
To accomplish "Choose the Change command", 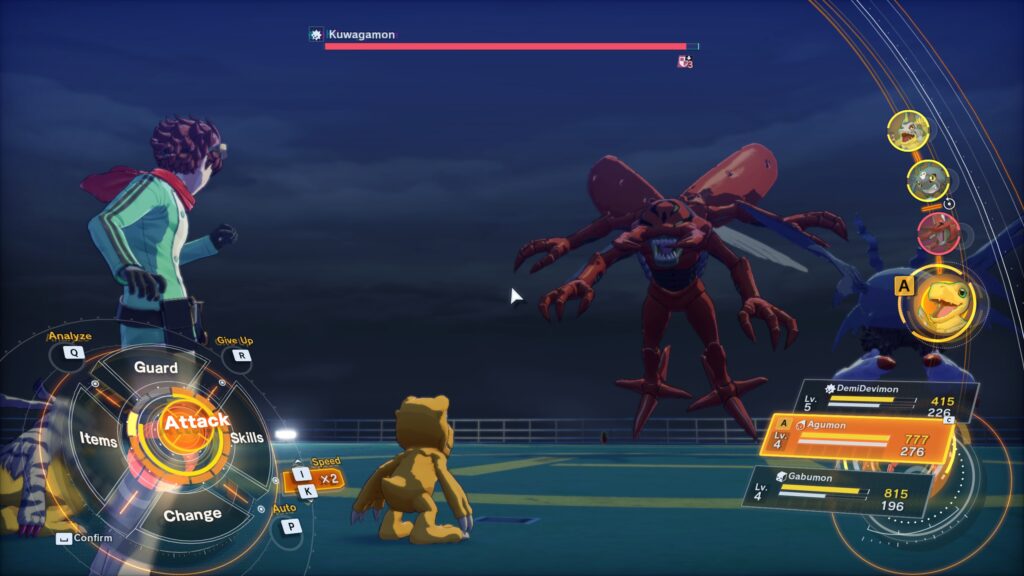I will tap(192, 515).
